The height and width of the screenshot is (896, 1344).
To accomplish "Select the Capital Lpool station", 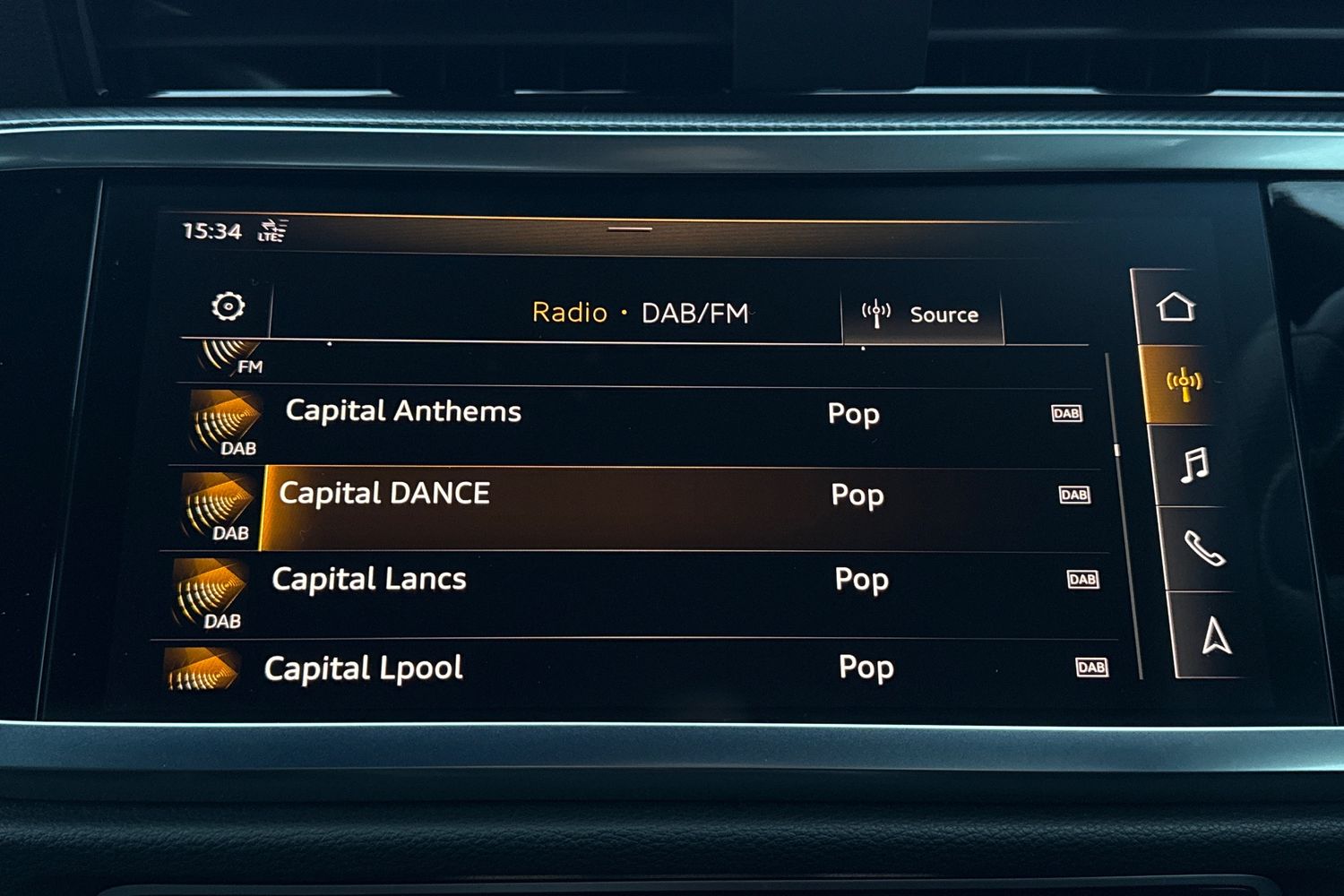I will pyautogui.click(x=364, y=668).
